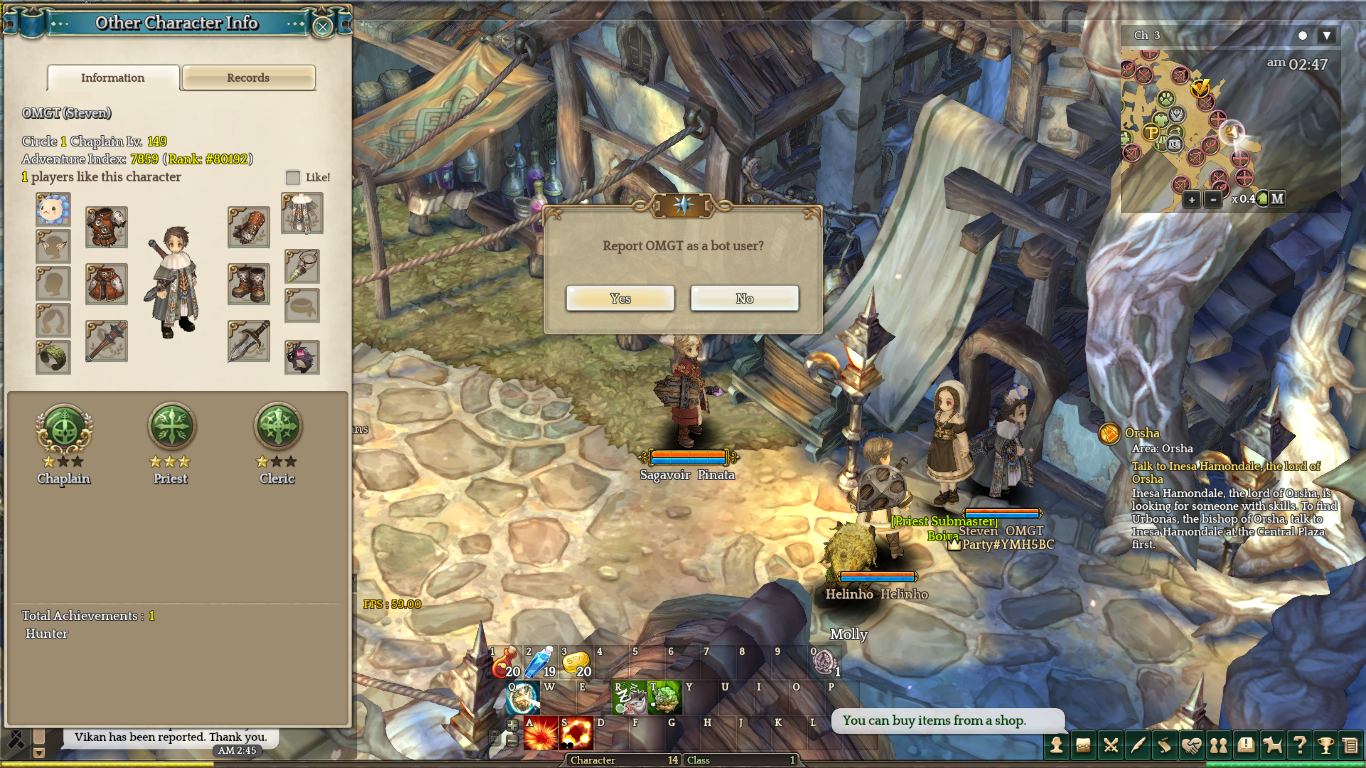Switch to the Records tab

tap(248, 78)
